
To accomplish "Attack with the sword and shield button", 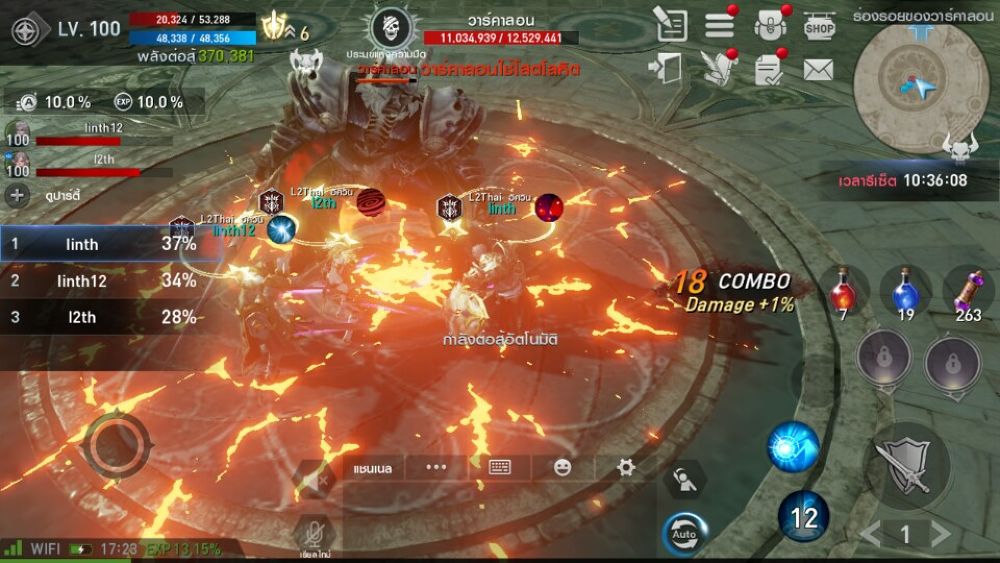I will 906,465.
